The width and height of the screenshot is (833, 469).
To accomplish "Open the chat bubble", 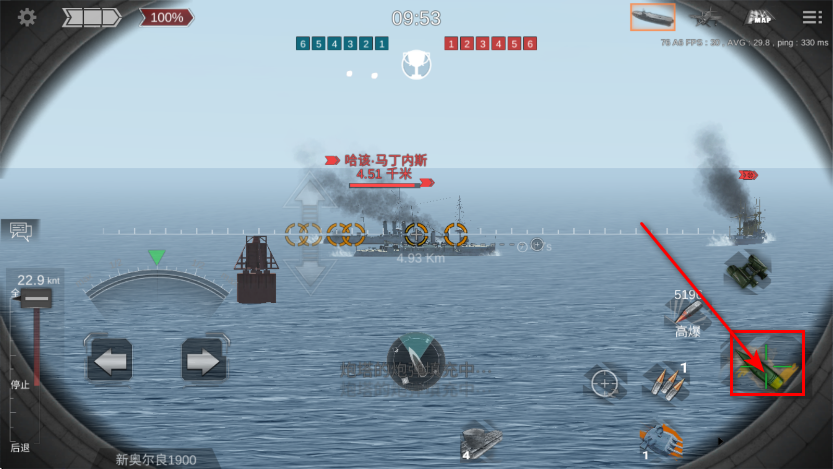I will click(20, 232).
